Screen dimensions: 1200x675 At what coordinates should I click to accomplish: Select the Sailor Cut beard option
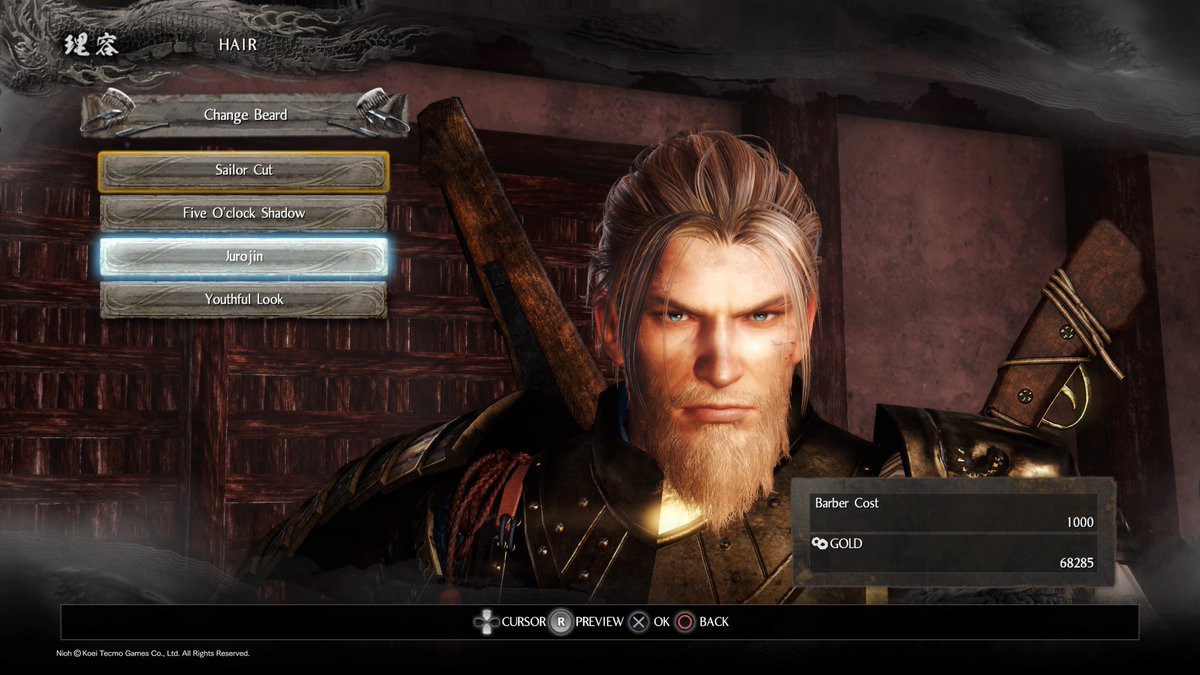tap(243, 171)
